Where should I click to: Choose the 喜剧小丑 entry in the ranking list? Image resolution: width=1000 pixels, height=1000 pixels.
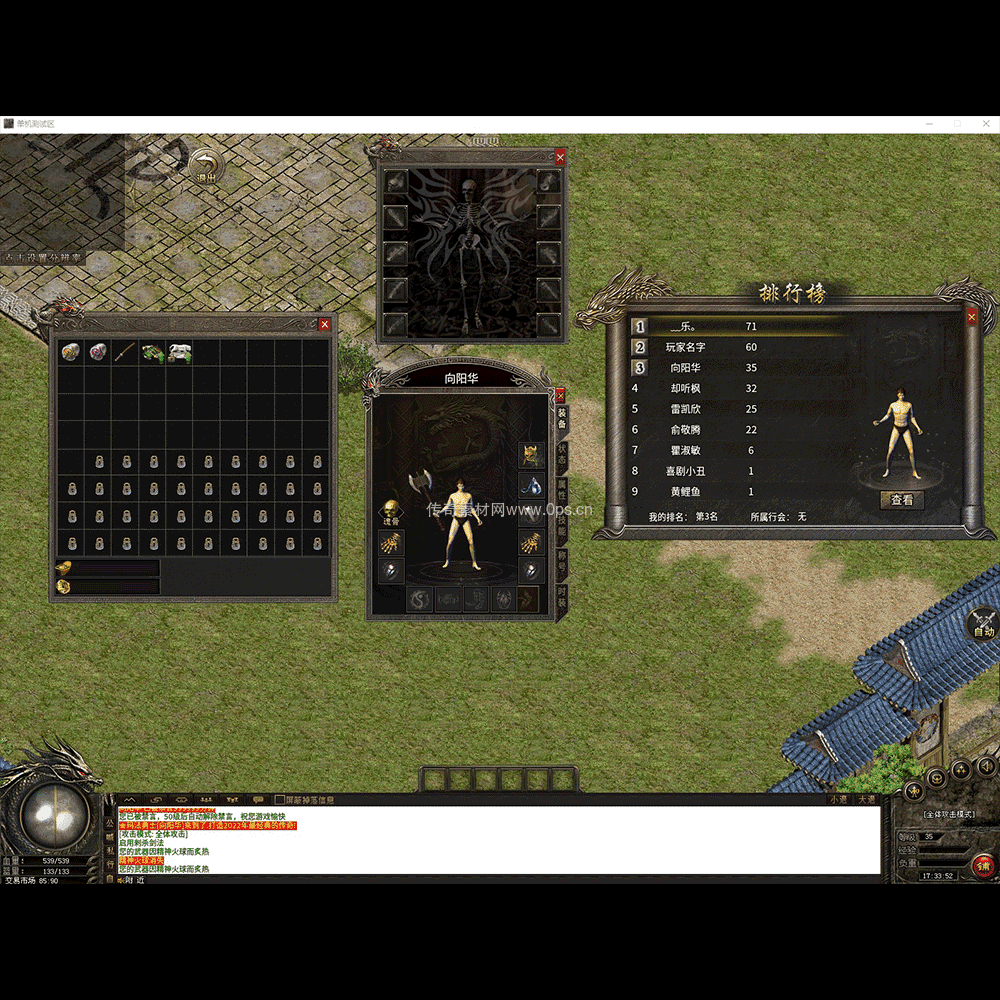click(x=700, y=471)
